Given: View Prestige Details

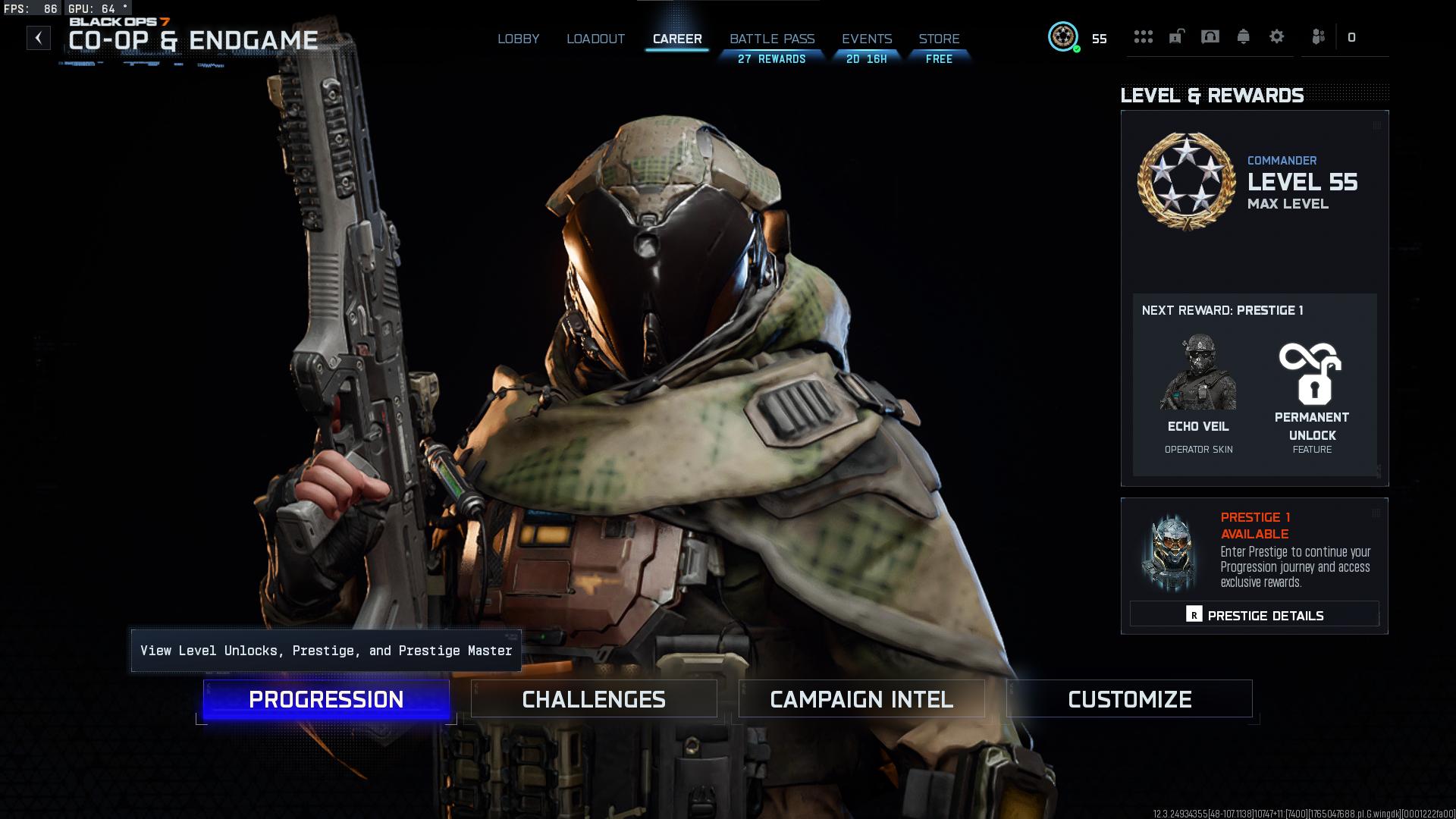Looking at the screenshot, I should click(1254, 615).
